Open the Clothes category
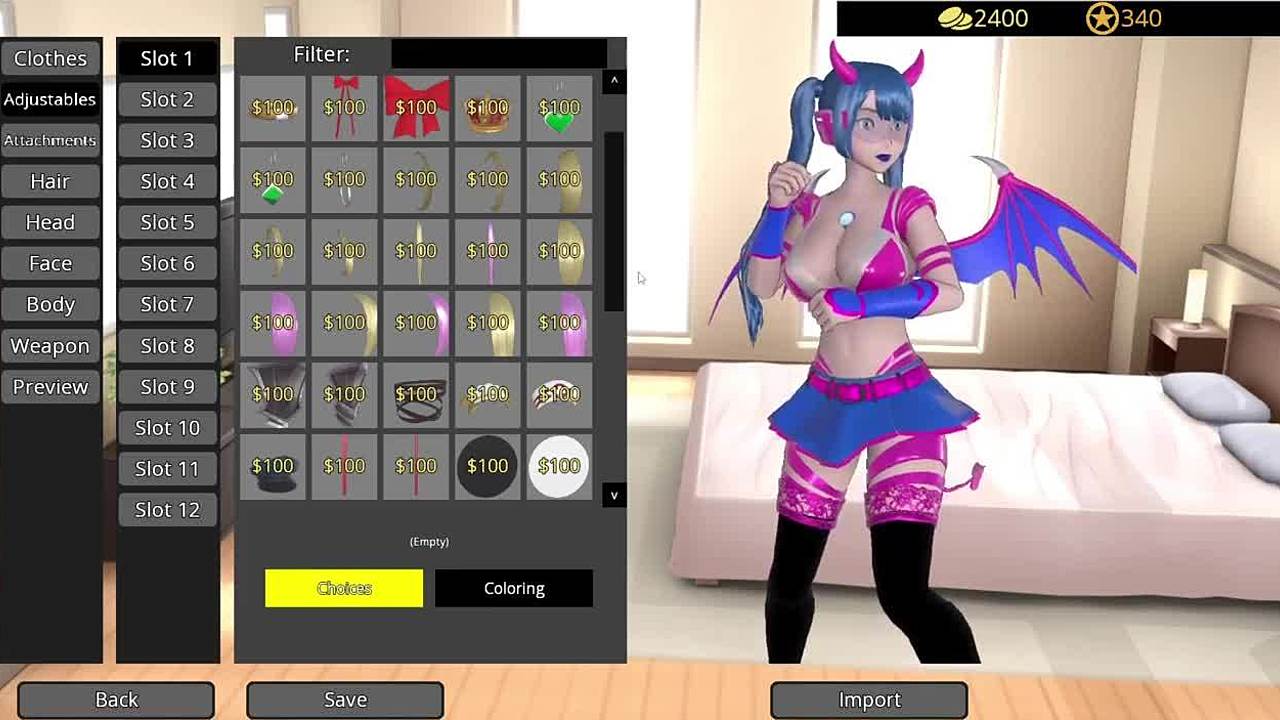 [x=50, y=58]
